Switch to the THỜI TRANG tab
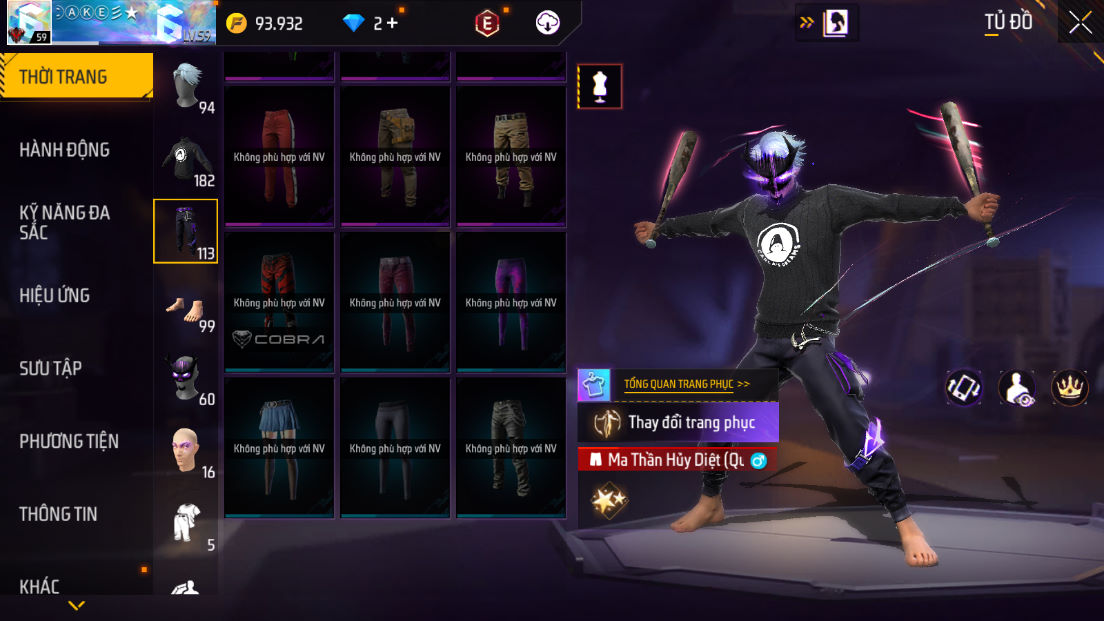 click(x=64, y=77)
